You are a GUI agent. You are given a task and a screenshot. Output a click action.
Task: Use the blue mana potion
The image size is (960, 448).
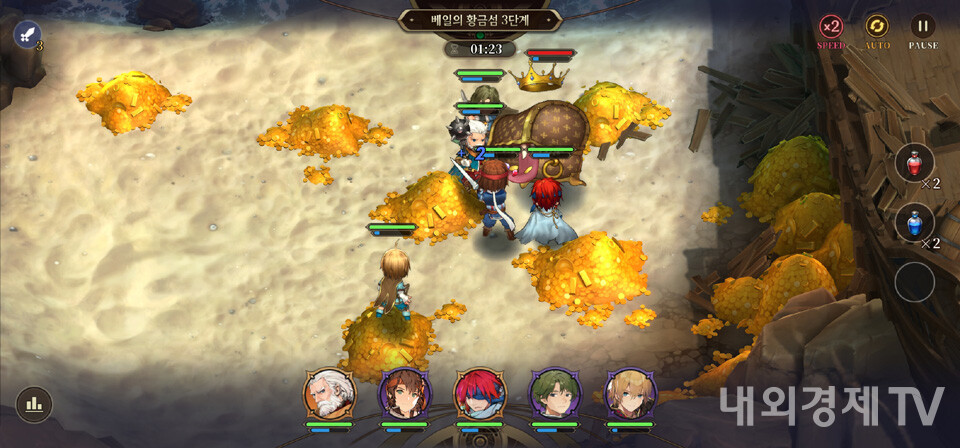(914, 223)
